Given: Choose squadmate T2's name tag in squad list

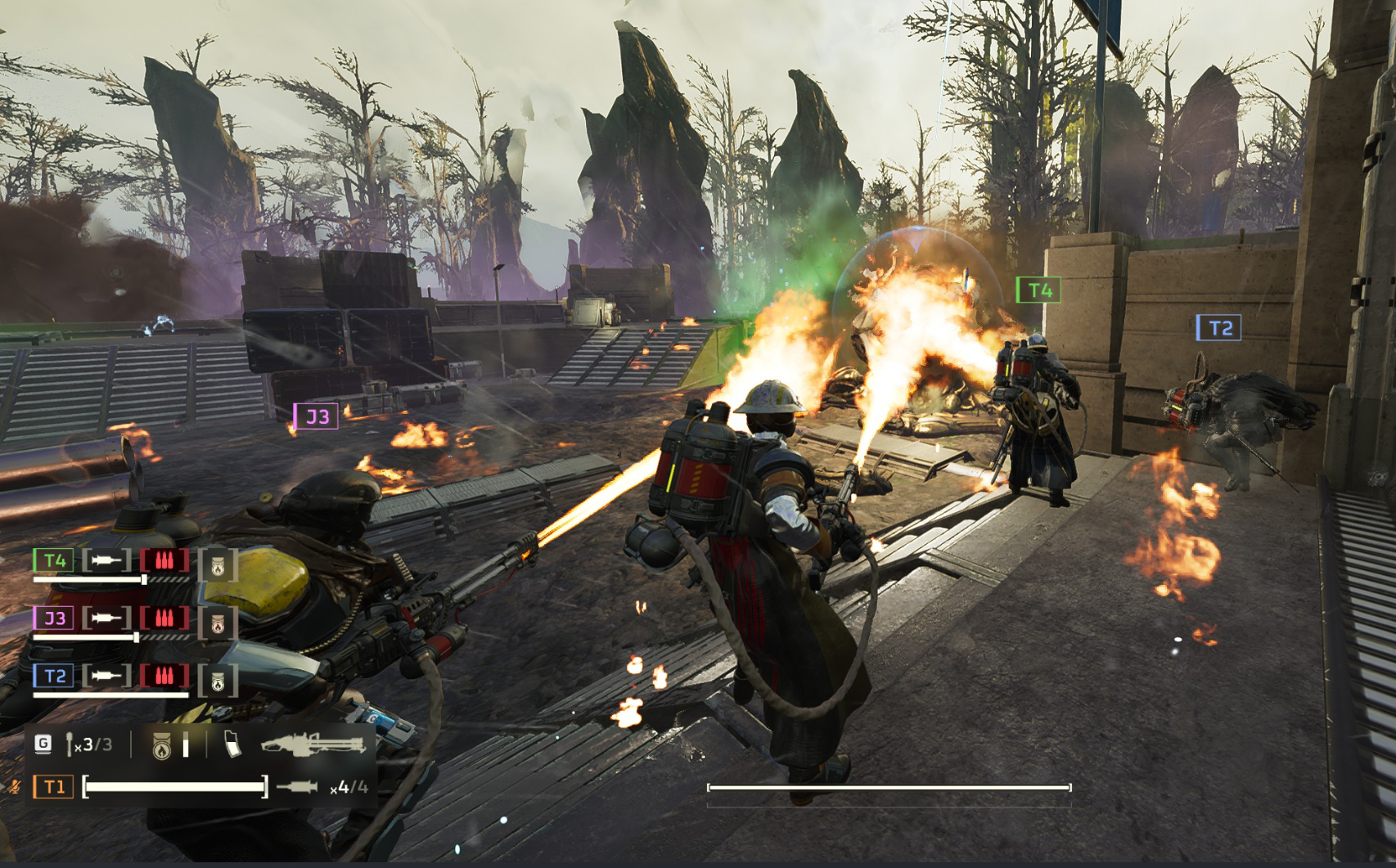Looking at the screenshot, I should [54, 676].
